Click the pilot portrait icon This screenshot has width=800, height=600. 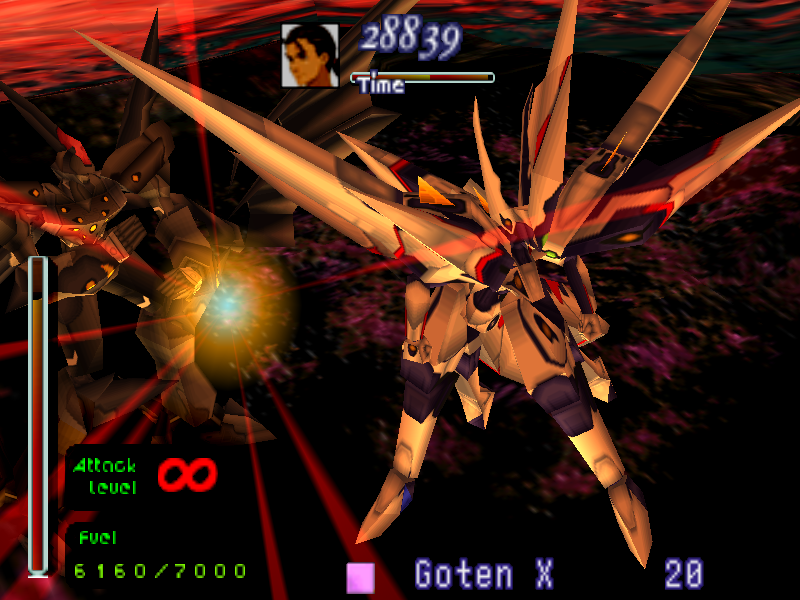click(x=309, y=54)
